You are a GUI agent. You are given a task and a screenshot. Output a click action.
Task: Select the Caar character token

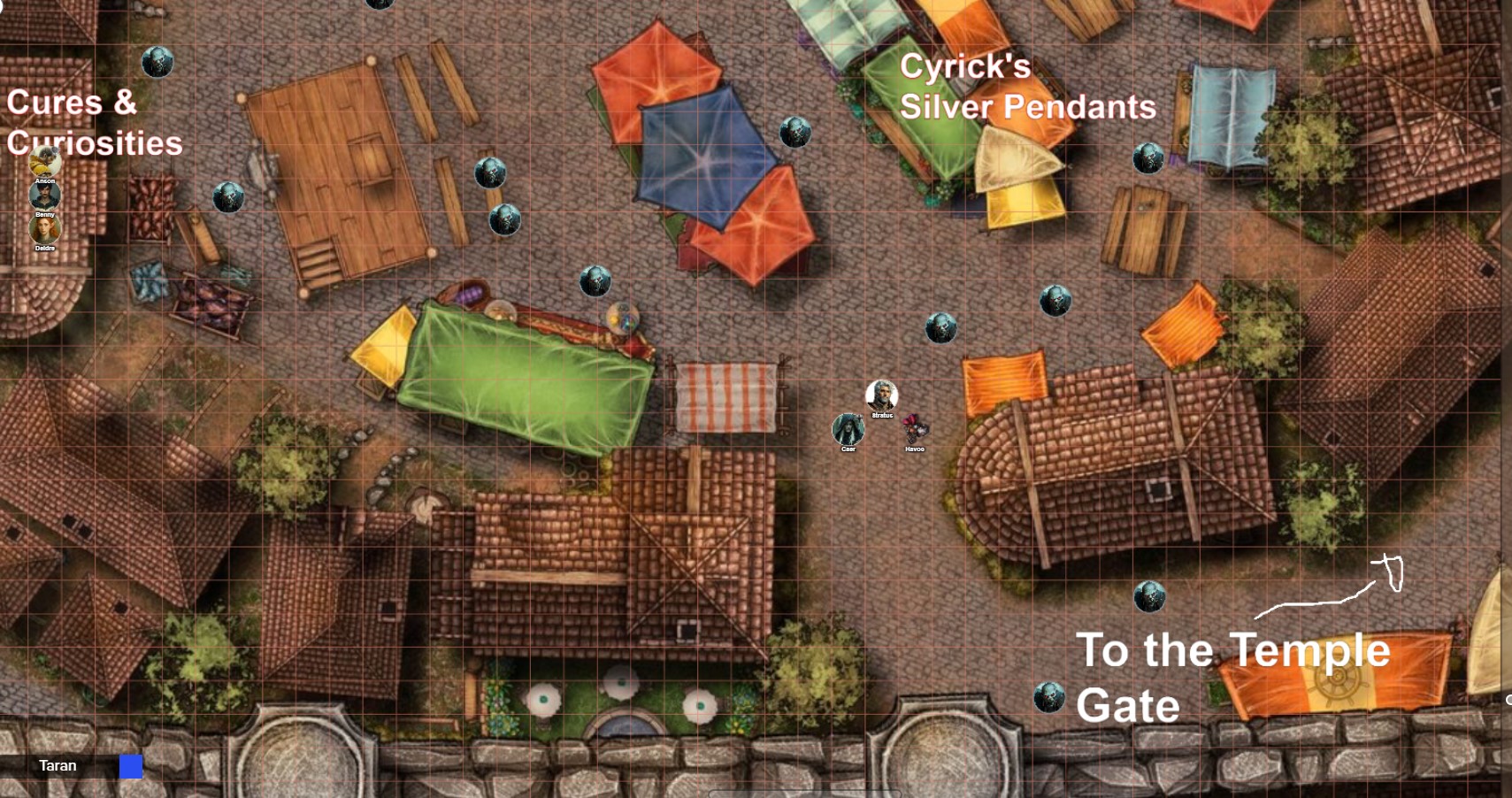848,429
